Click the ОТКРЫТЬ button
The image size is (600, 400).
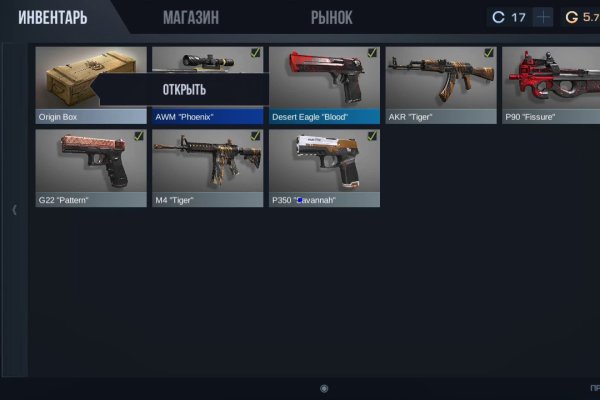pyautogui.click(x=184, y=90)
